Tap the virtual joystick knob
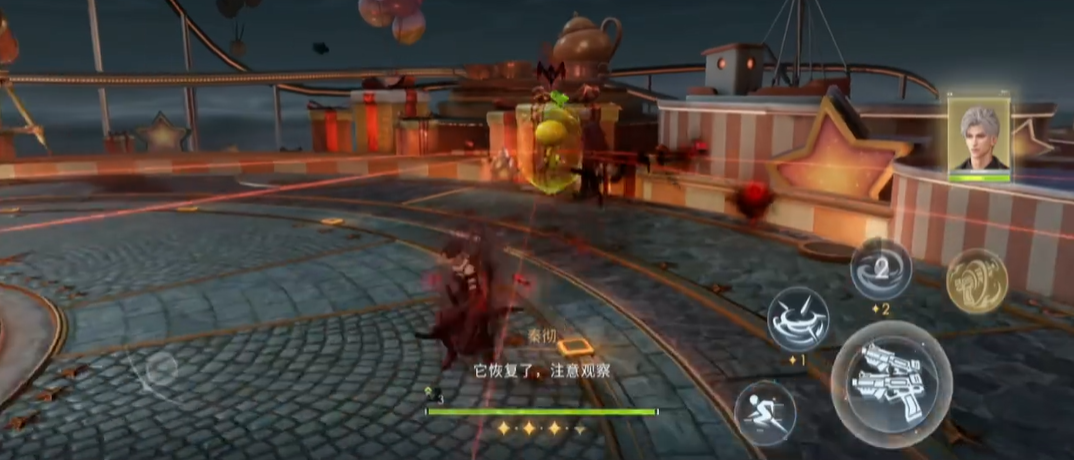The width and height of the screenshot is (1074, 460). click(159, 373)
